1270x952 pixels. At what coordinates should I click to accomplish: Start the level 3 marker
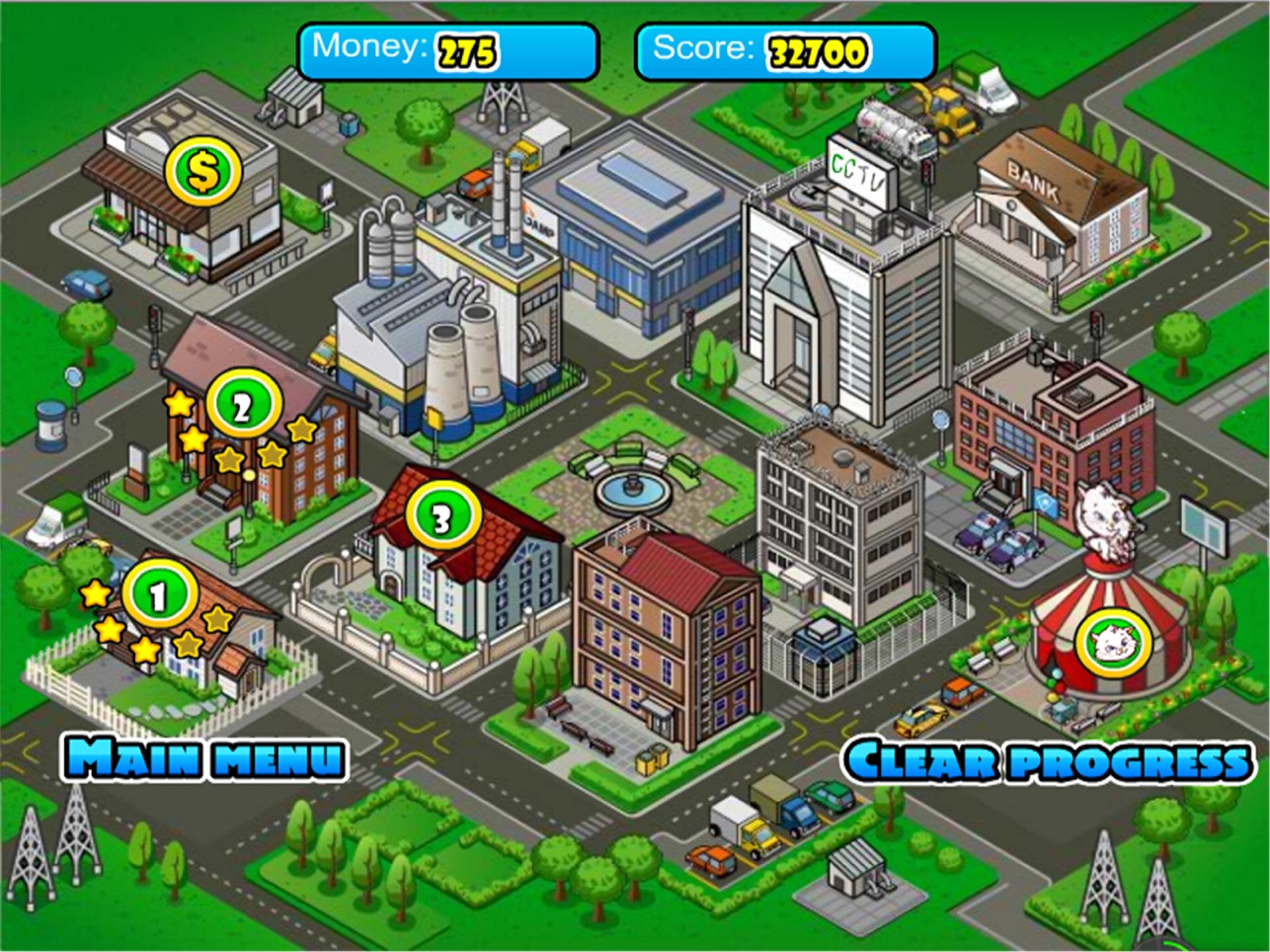441,516
